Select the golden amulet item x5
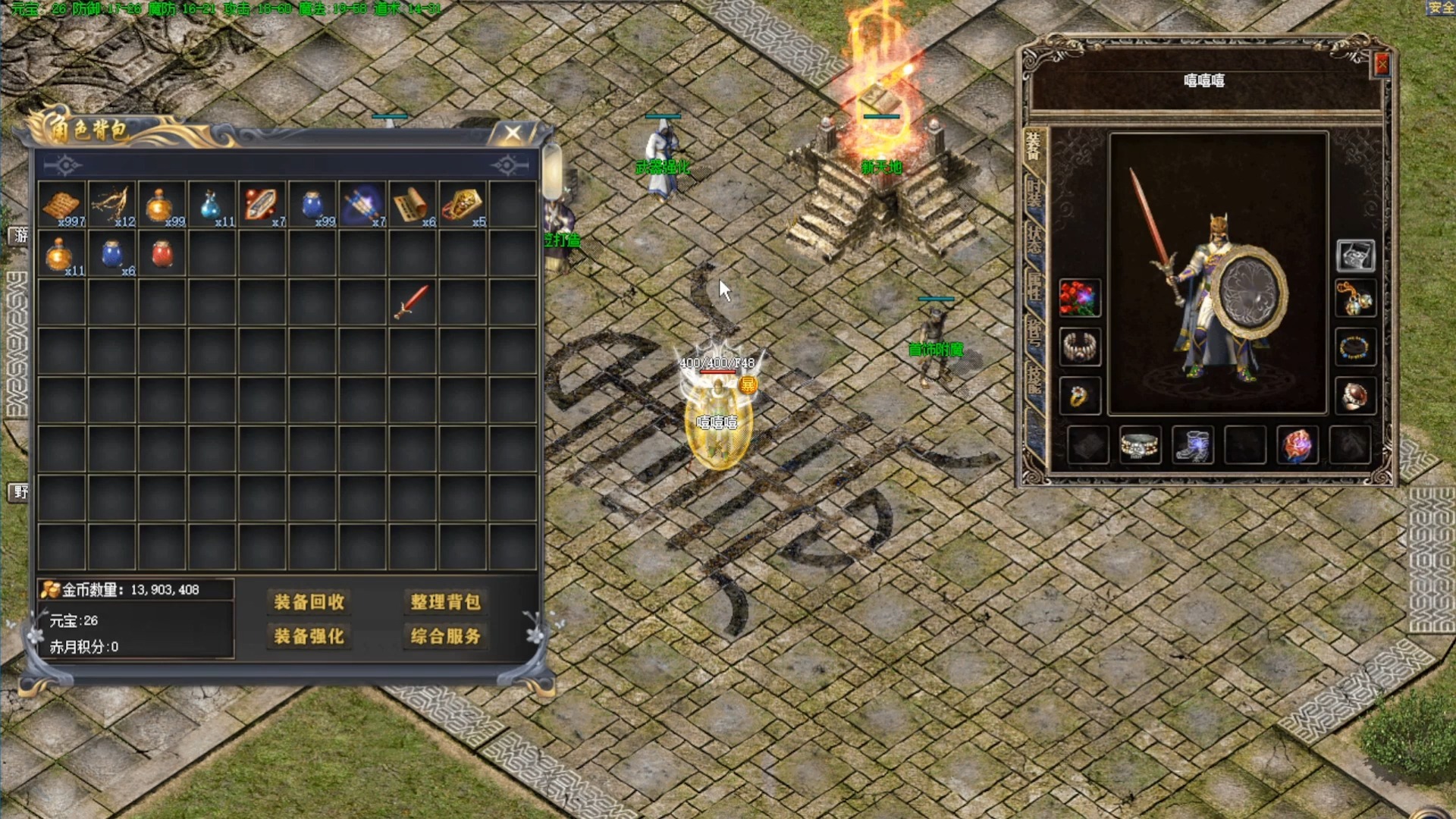Image resolution: width=1456 pixels, height=819 pixels. [x=462, y=204]
